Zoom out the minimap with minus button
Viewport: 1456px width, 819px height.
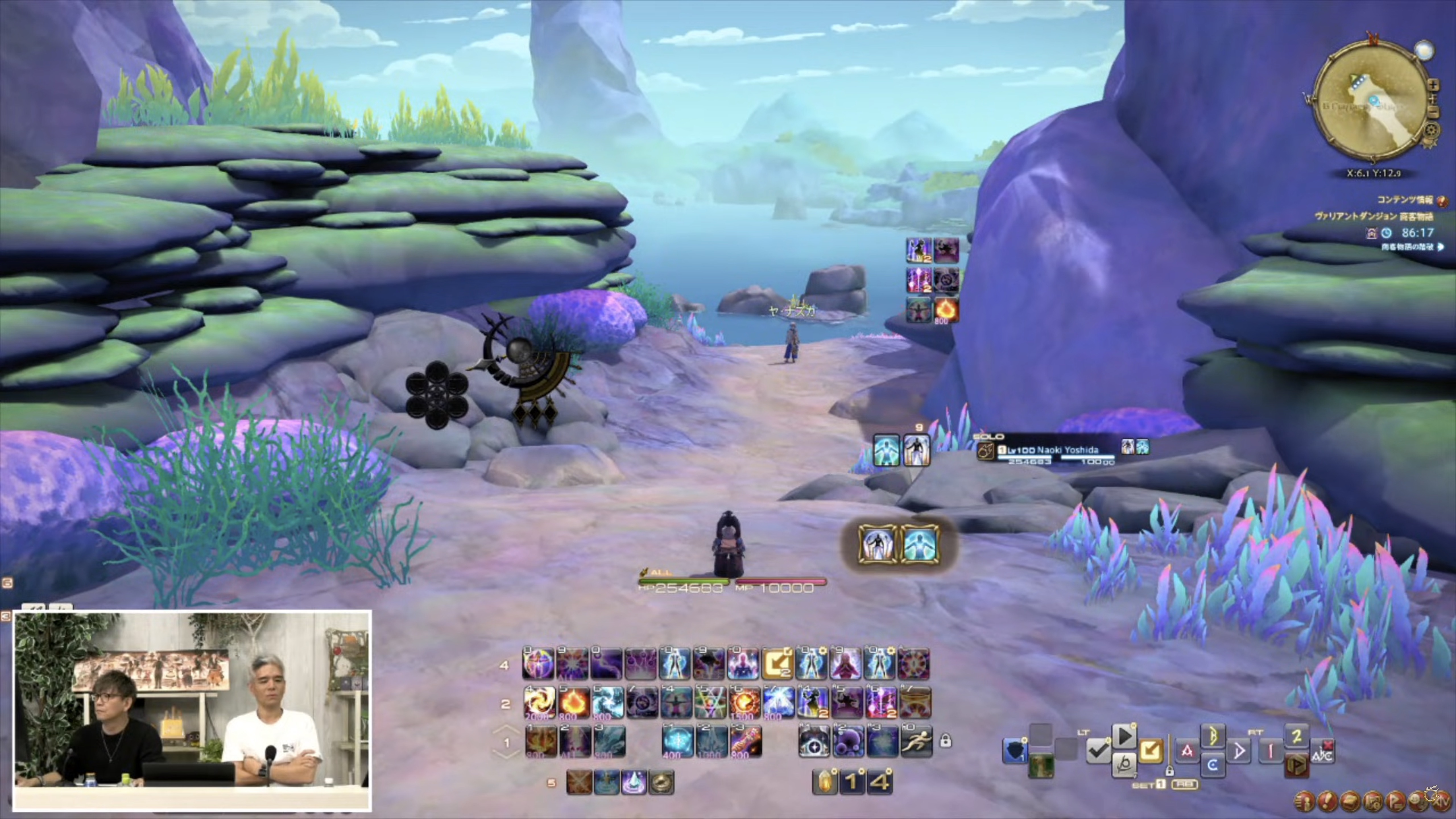coord(1433,113)
